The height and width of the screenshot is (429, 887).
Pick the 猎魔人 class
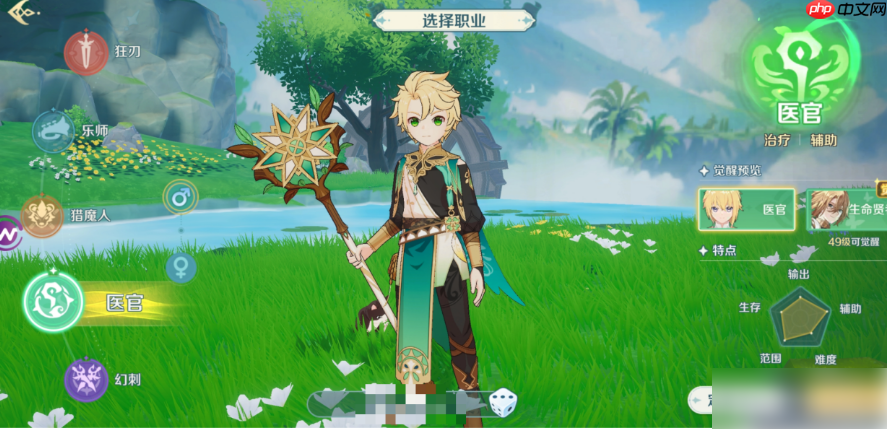(x=42, y=214)
